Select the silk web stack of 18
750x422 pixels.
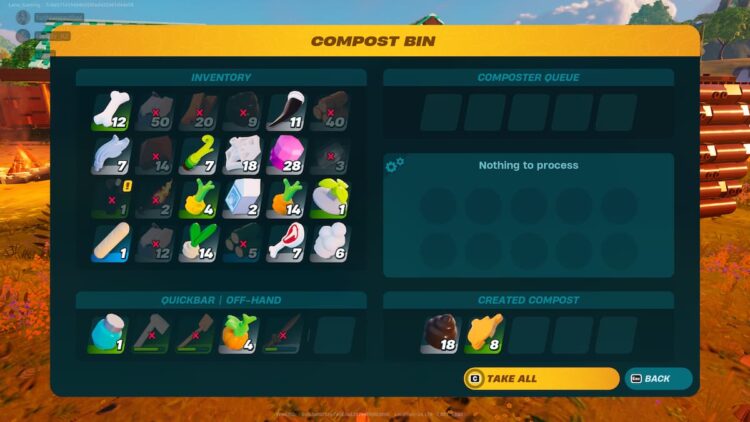(242, 154)
